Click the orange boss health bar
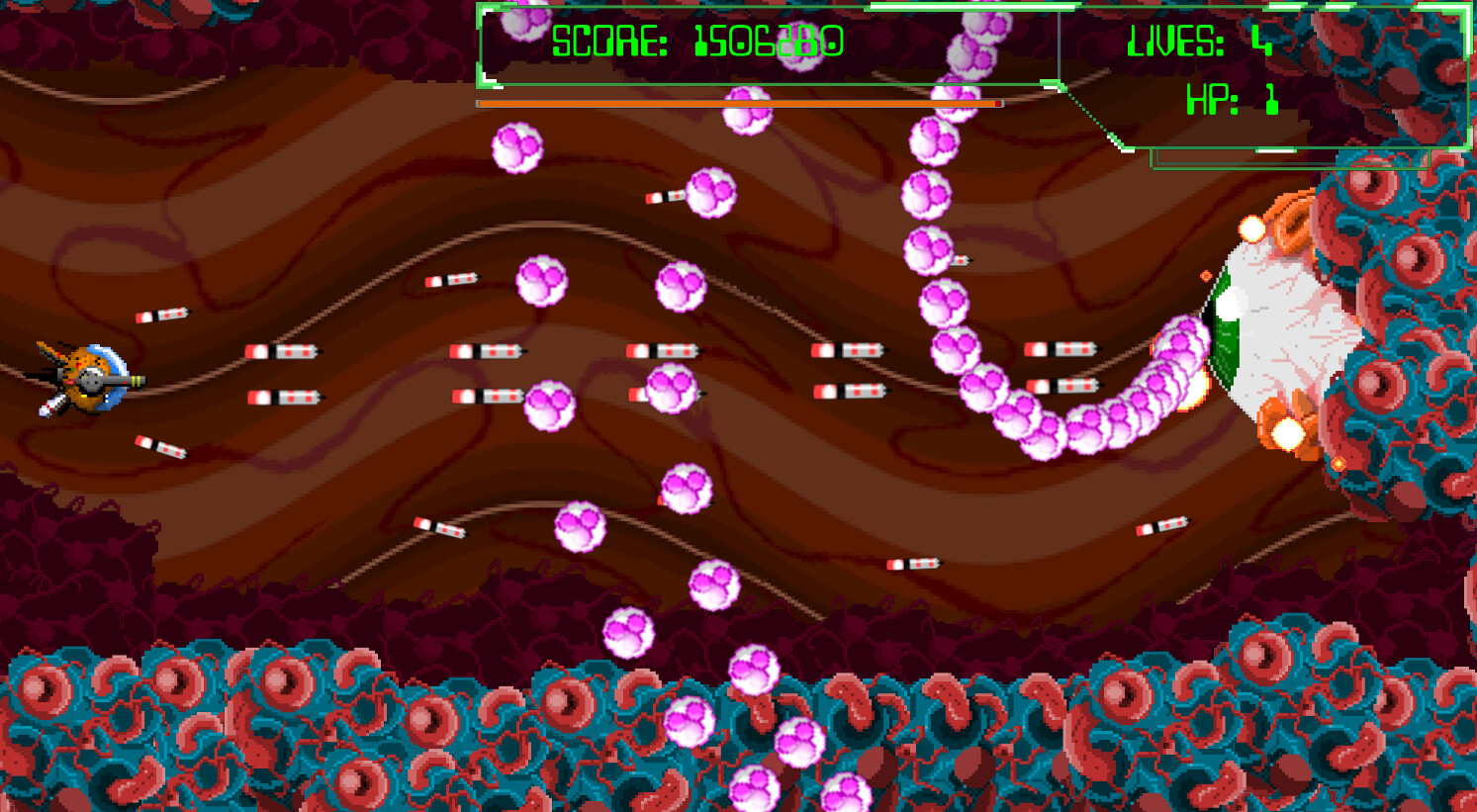This screenshot has width=1477, height=812. pyautogui.click(x=737, y=102)
